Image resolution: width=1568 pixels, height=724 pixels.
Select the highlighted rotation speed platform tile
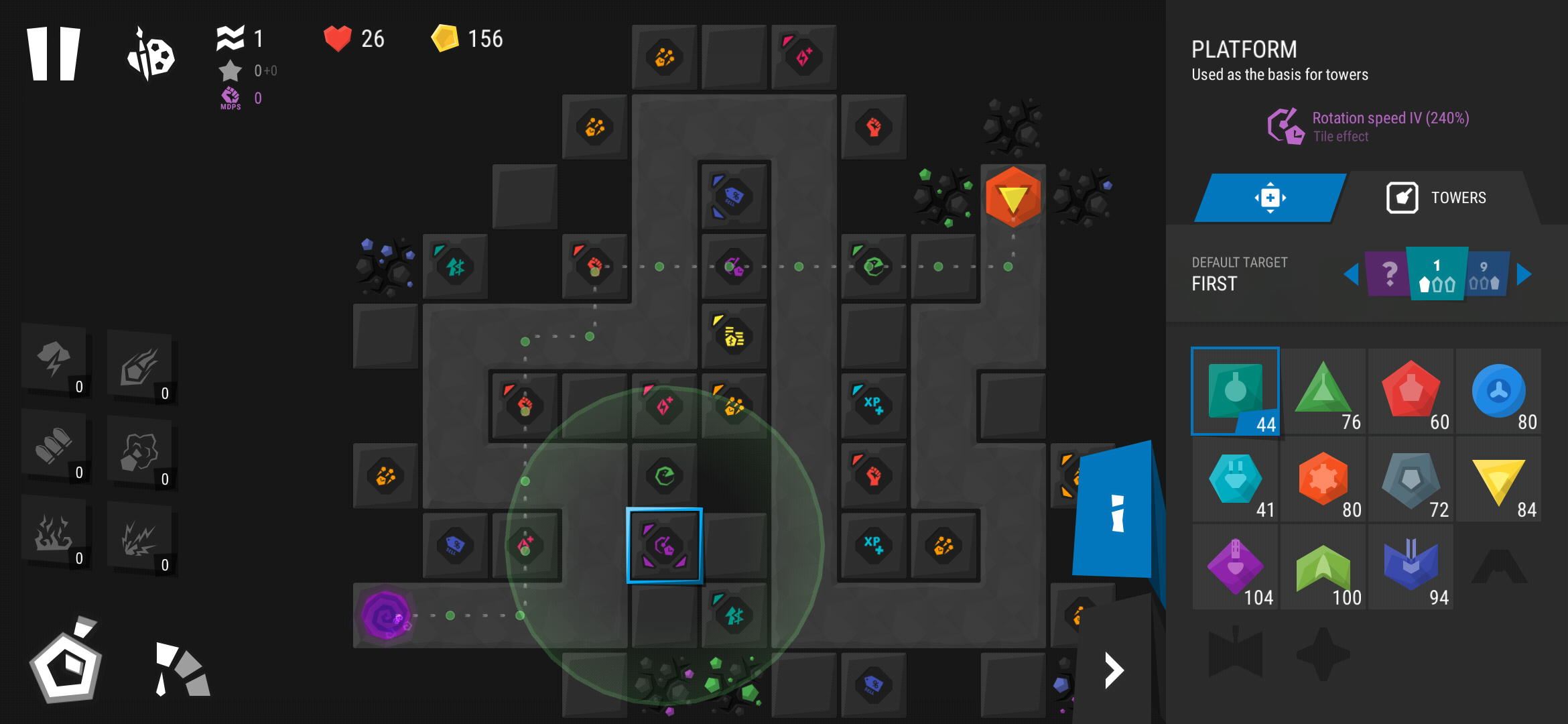664,546
